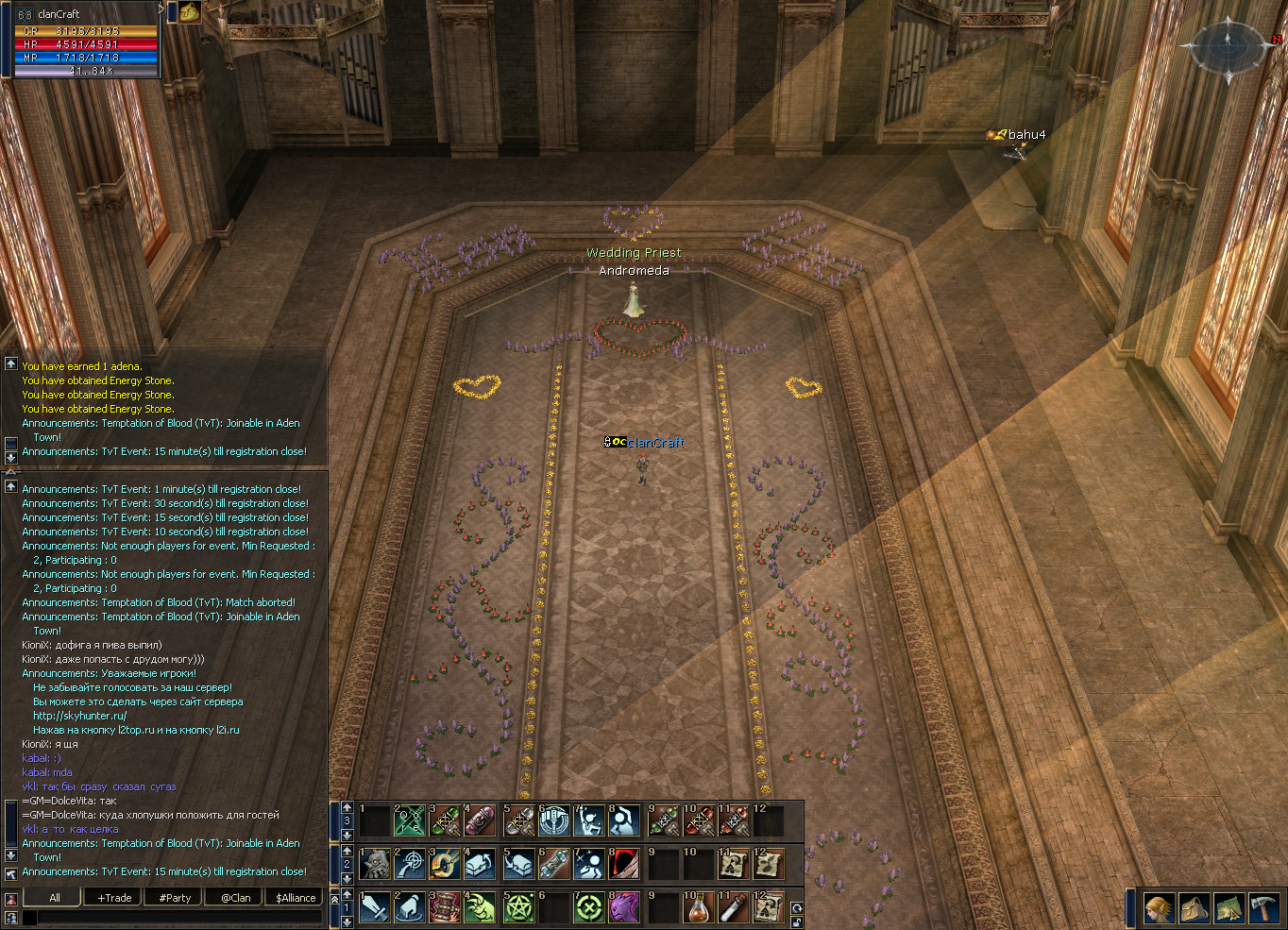Use the sword attack action on the hotbar
Screen dimensions: 1288x930
375,908
